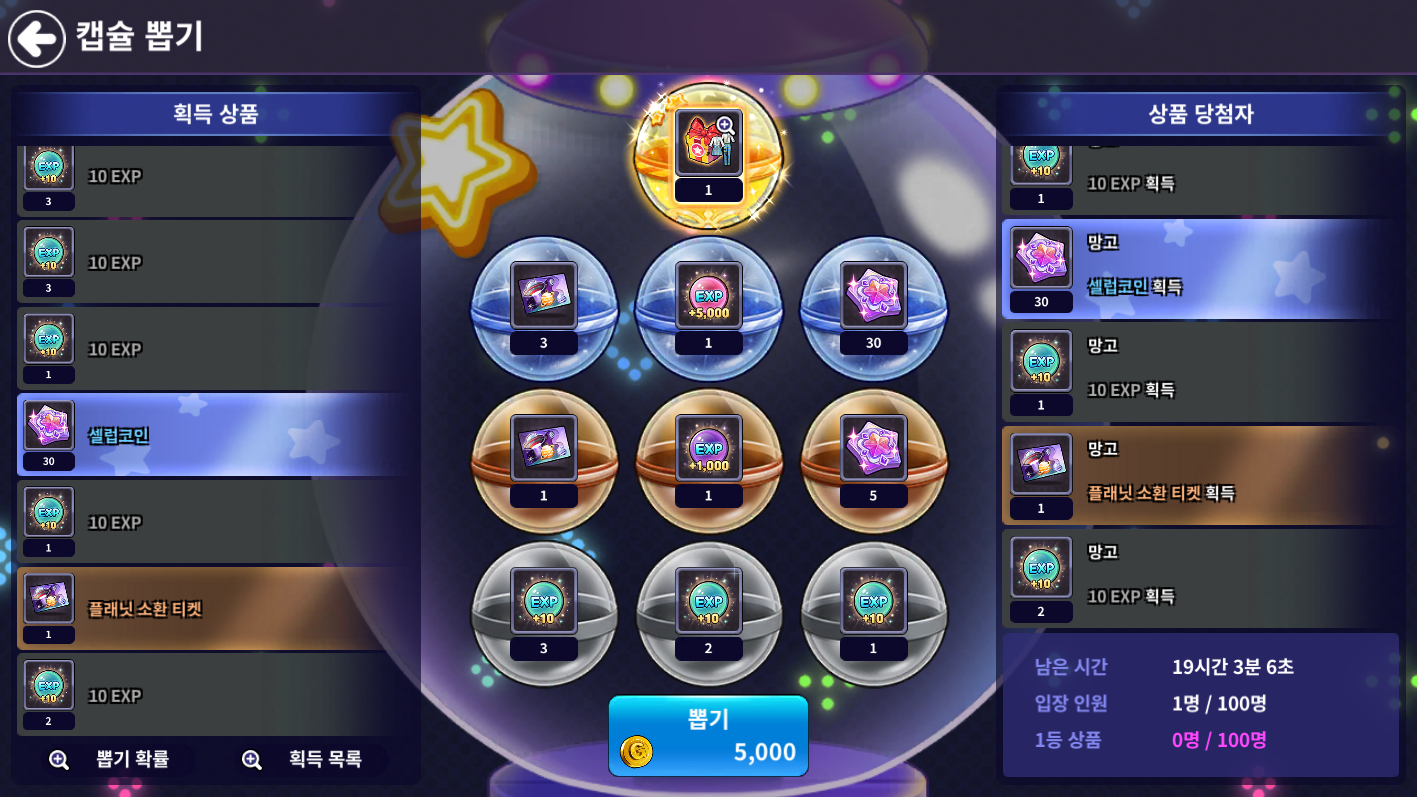Go back using the arrow button
1417x797 pixels.
(x=37, y=38)
